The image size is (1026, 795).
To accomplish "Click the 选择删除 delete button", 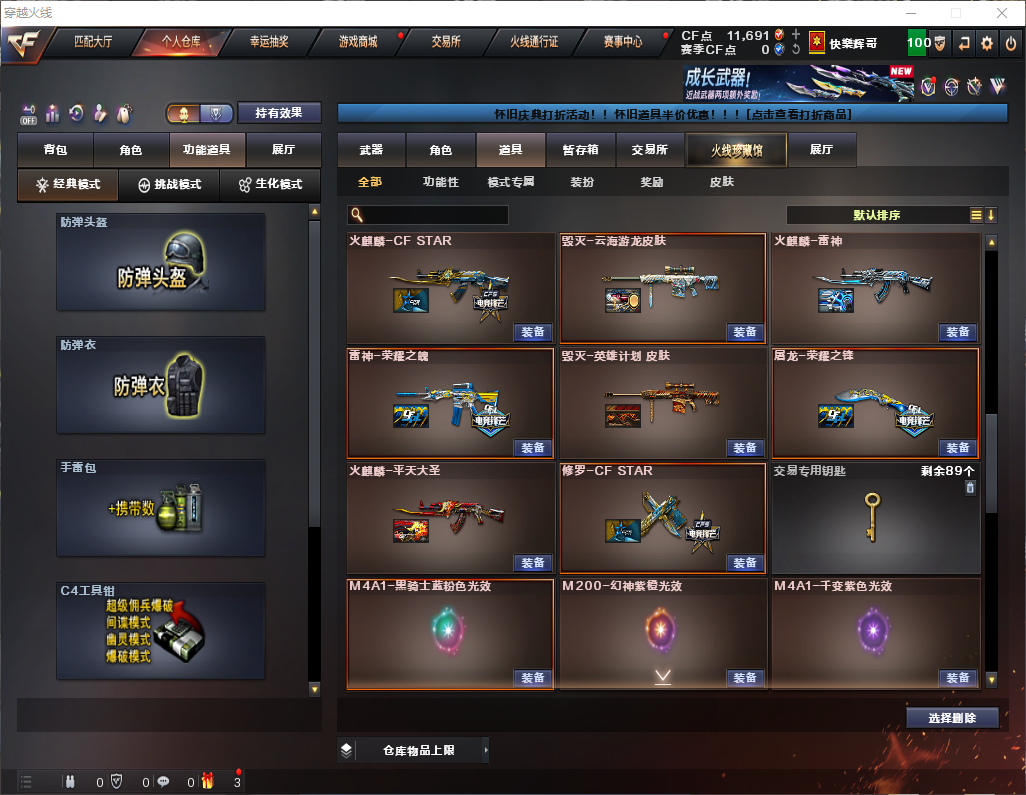I will click(x=952, y=717).
